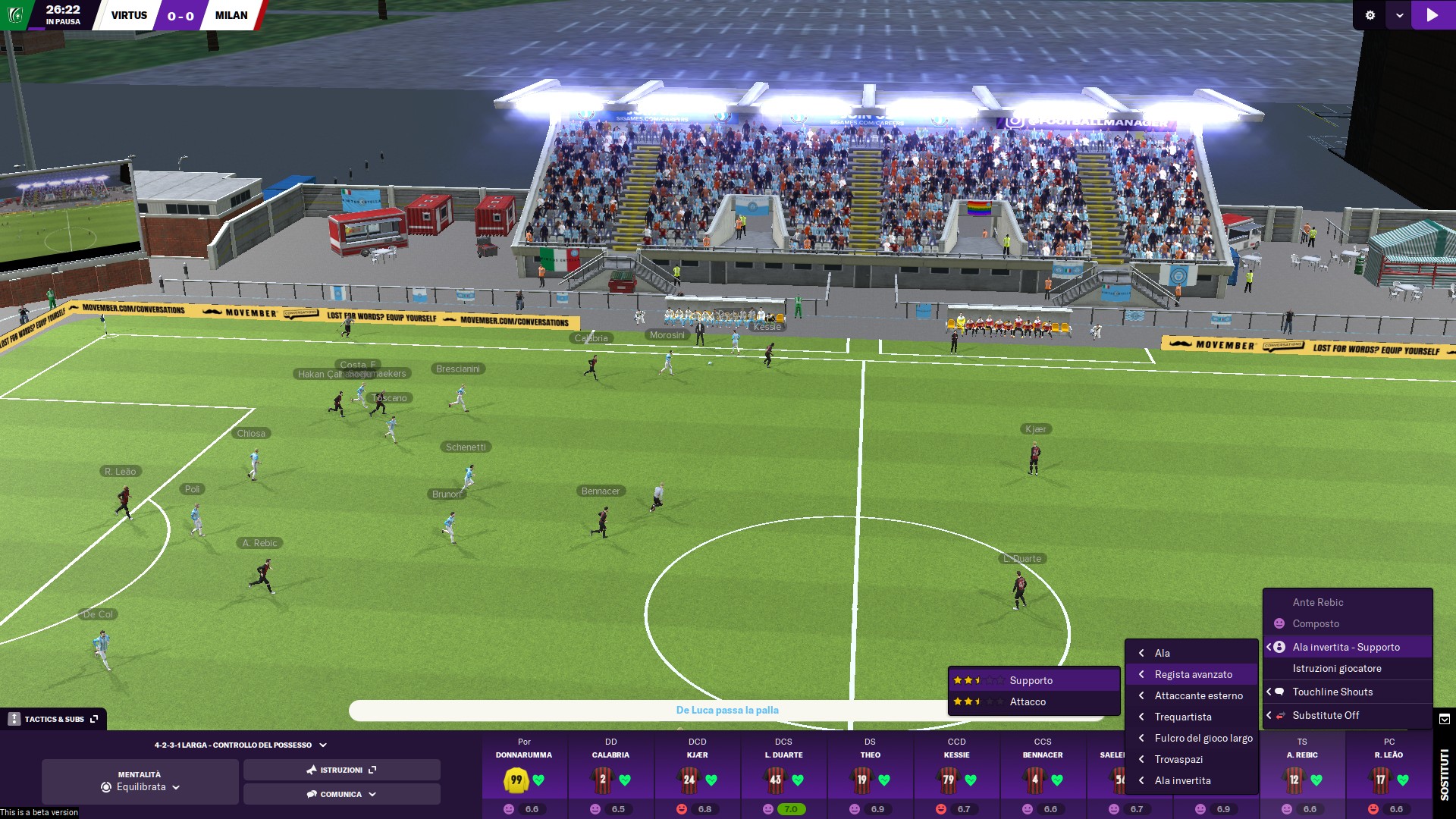This screenshot has width=1456, height=819.
Task: Select Bennacer's player card
Action: pyautogui.click(x=1043, y=773)
